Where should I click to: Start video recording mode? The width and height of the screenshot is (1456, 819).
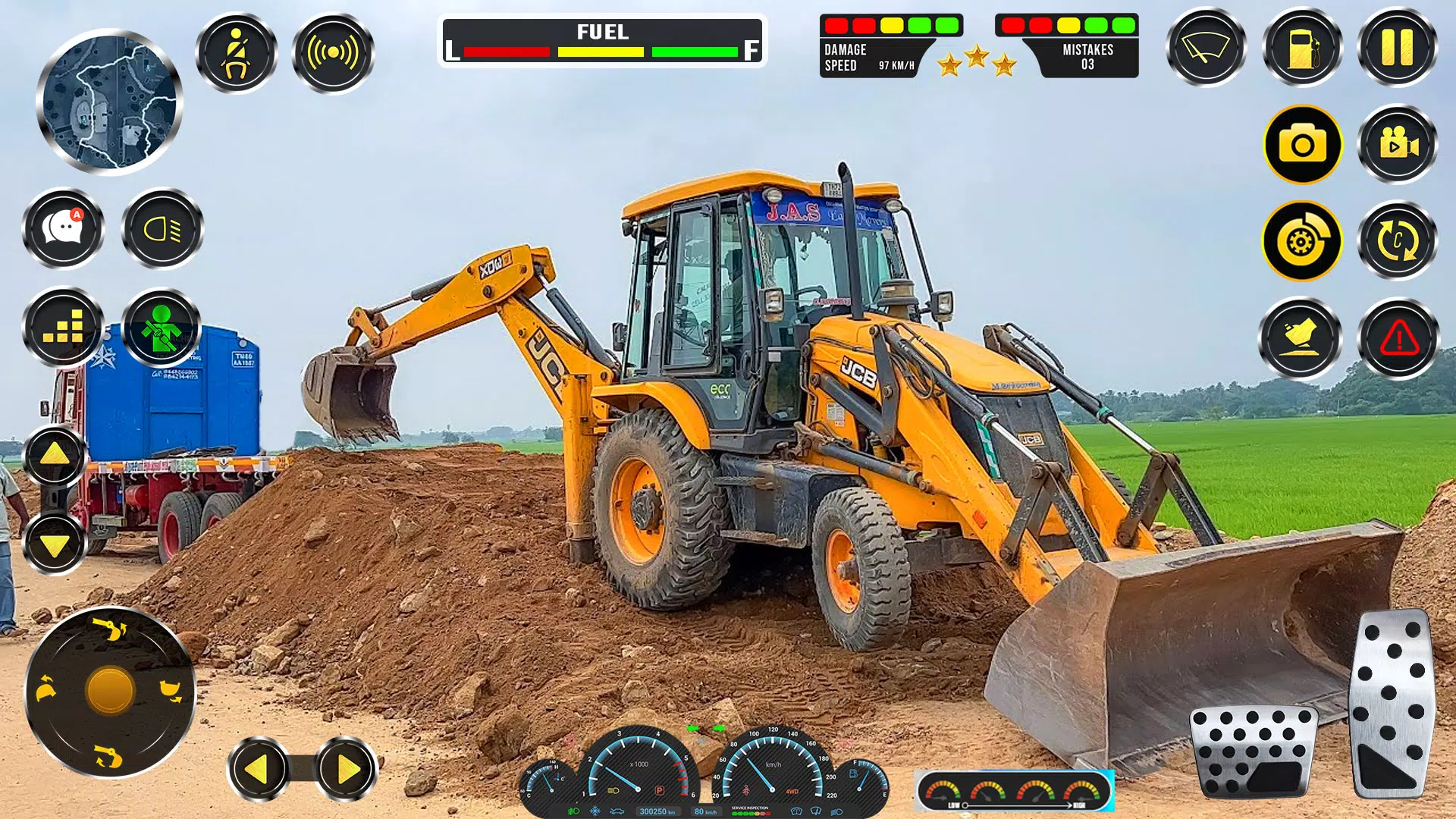click(1395, 144)
